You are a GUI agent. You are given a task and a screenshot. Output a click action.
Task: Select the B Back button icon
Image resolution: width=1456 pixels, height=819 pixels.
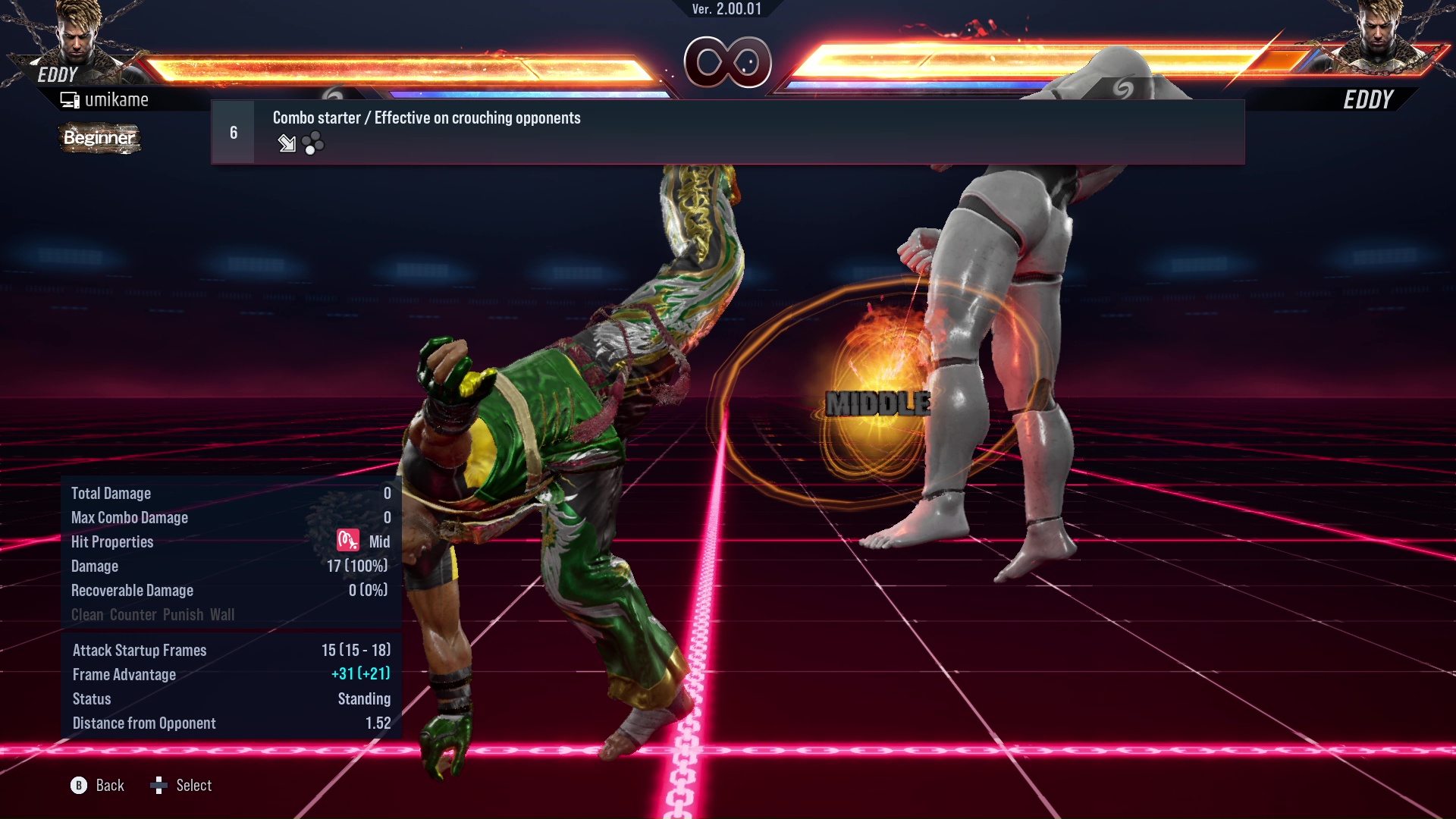[x=78, y=786]
